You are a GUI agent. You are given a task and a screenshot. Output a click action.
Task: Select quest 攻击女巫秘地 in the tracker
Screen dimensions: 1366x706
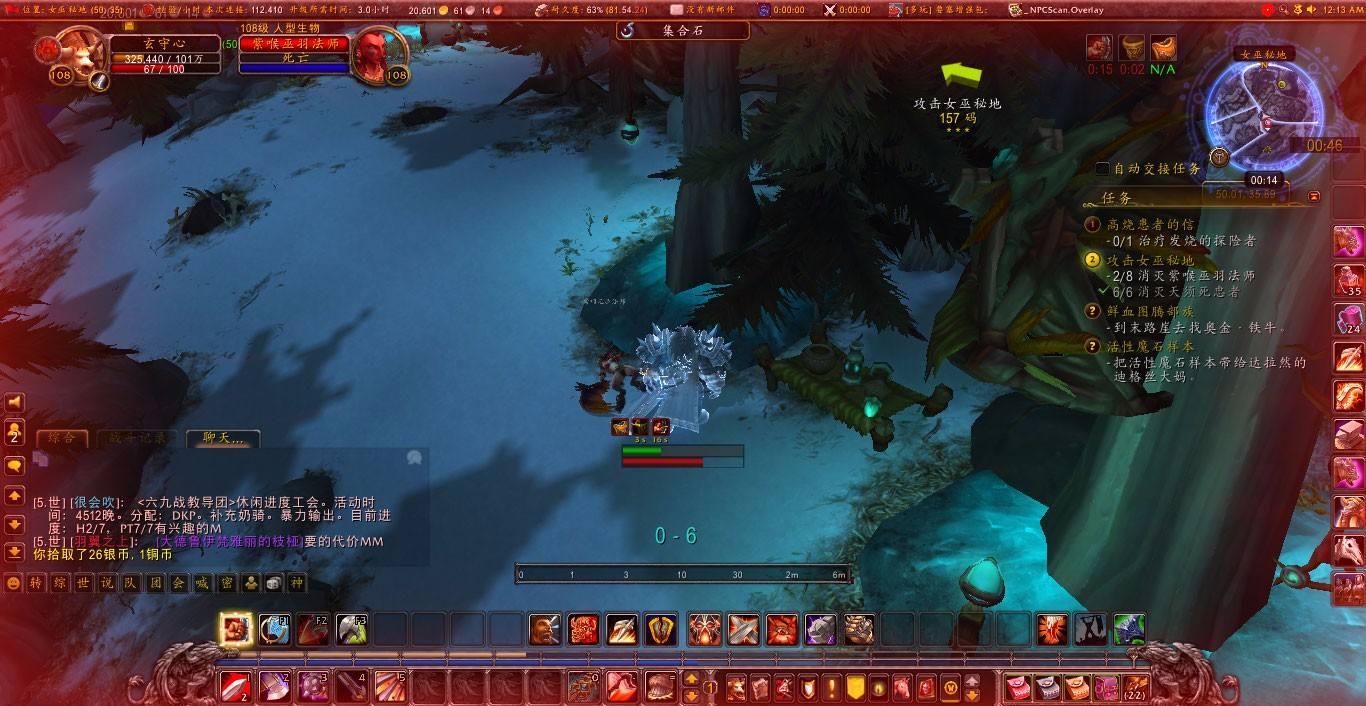[x=1150, y=260]
